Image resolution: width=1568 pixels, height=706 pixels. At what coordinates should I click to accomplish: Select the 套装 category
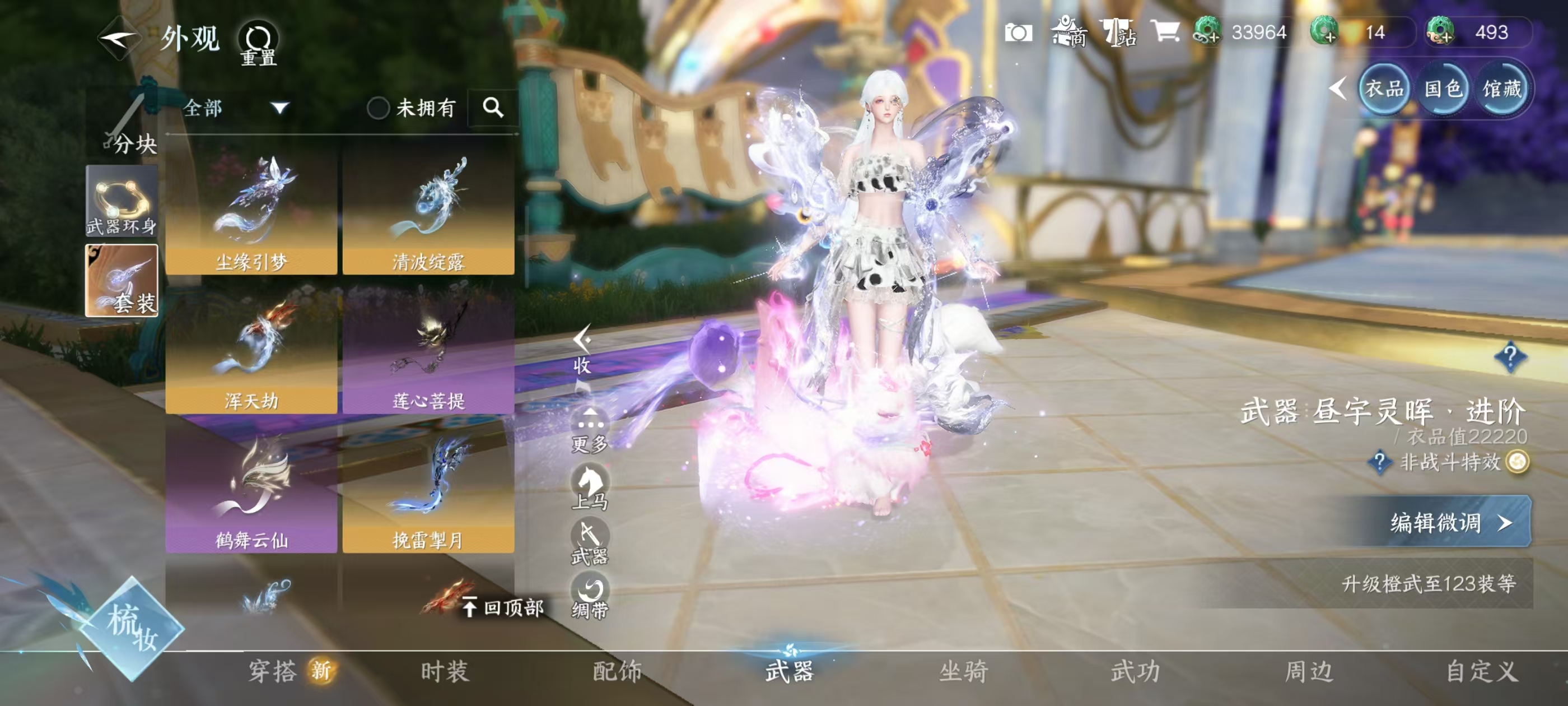[122, 280]
